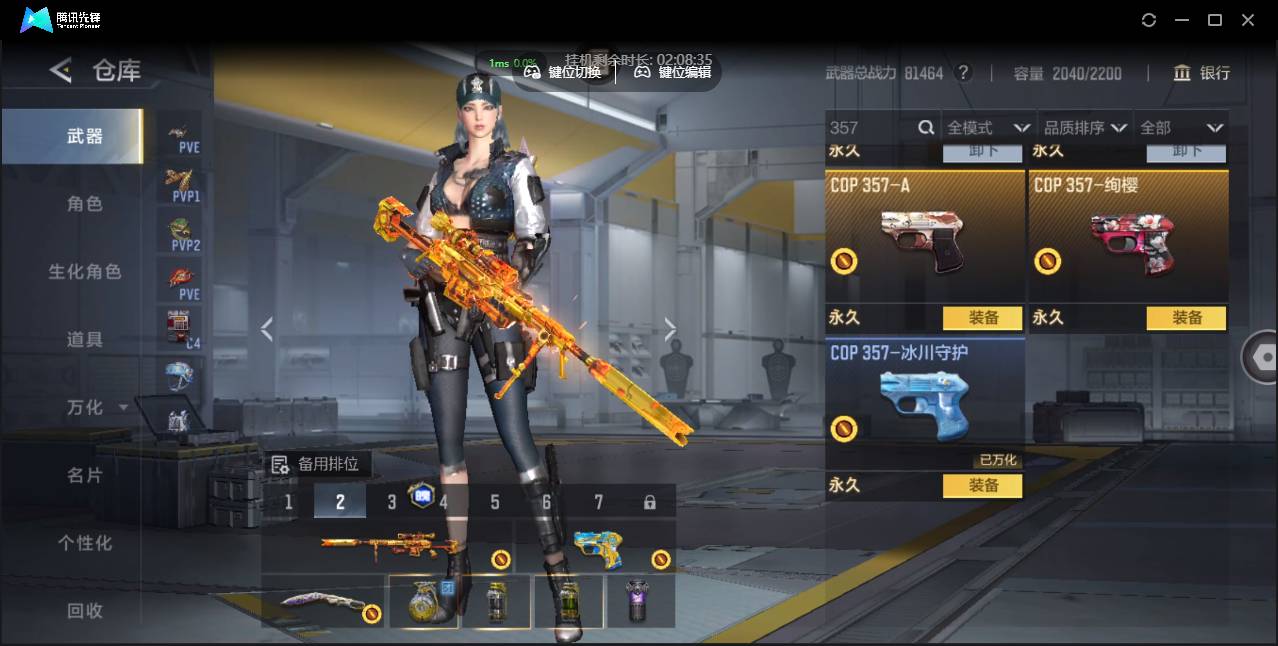Image resolution: width=1278 pixels, height=646 pixels.
Task: Select loadout slot 5
Action: click(495, 502)
